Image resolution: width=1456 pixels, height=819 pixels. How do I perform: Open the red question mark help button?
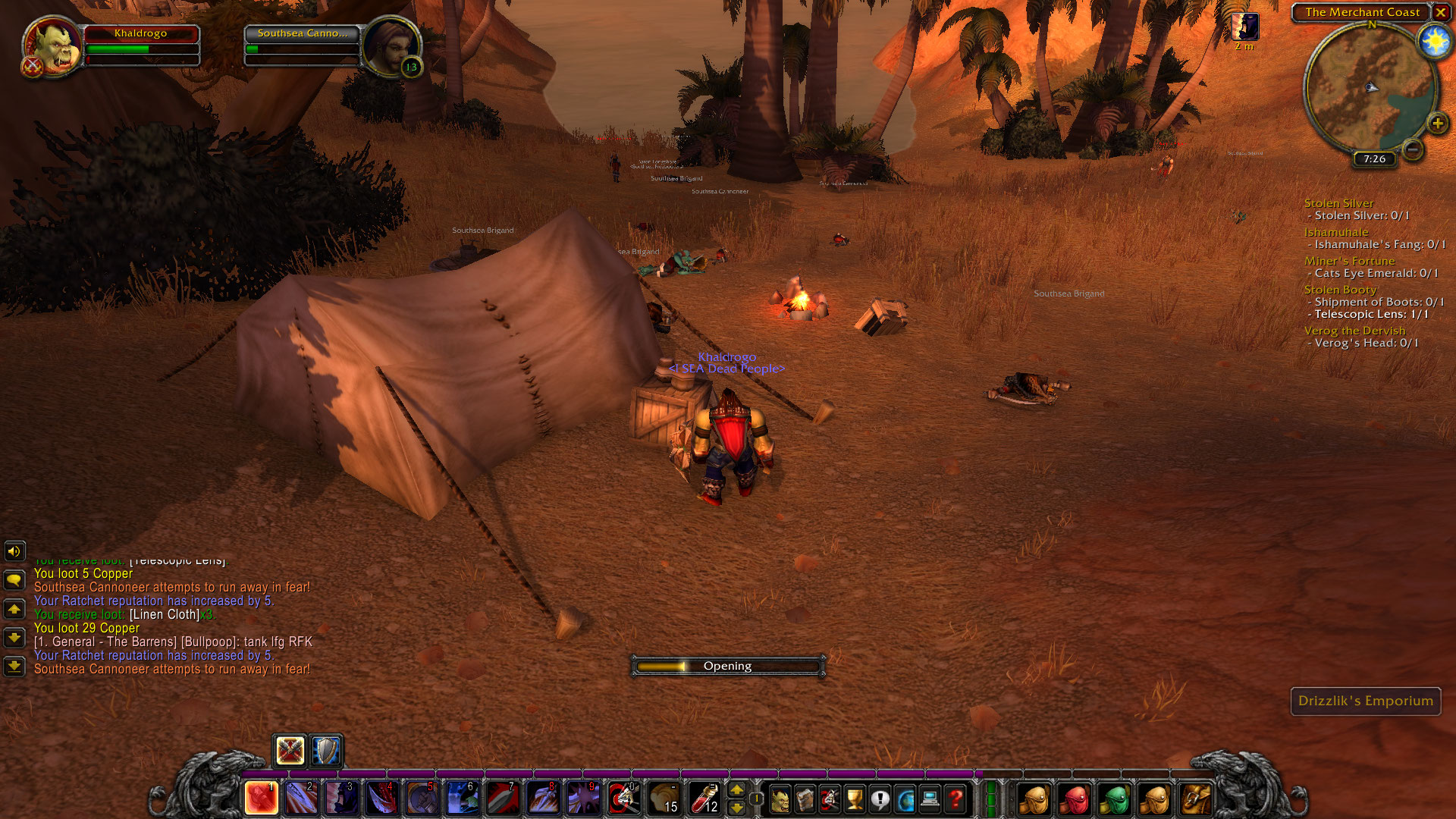coord(955,799)
